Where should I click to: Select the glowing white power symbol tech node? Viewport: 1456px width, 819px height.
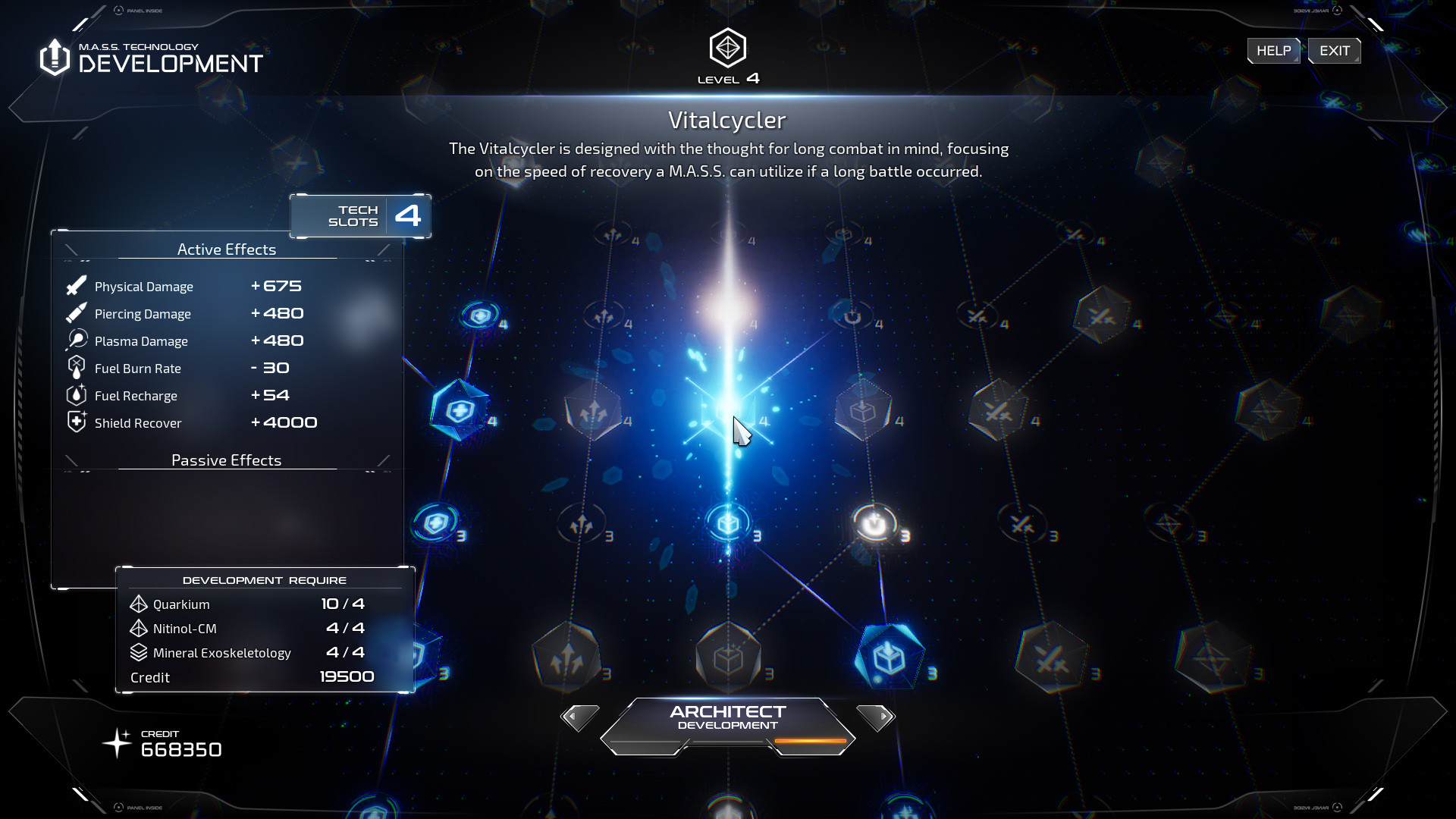(x=874, y=523)
